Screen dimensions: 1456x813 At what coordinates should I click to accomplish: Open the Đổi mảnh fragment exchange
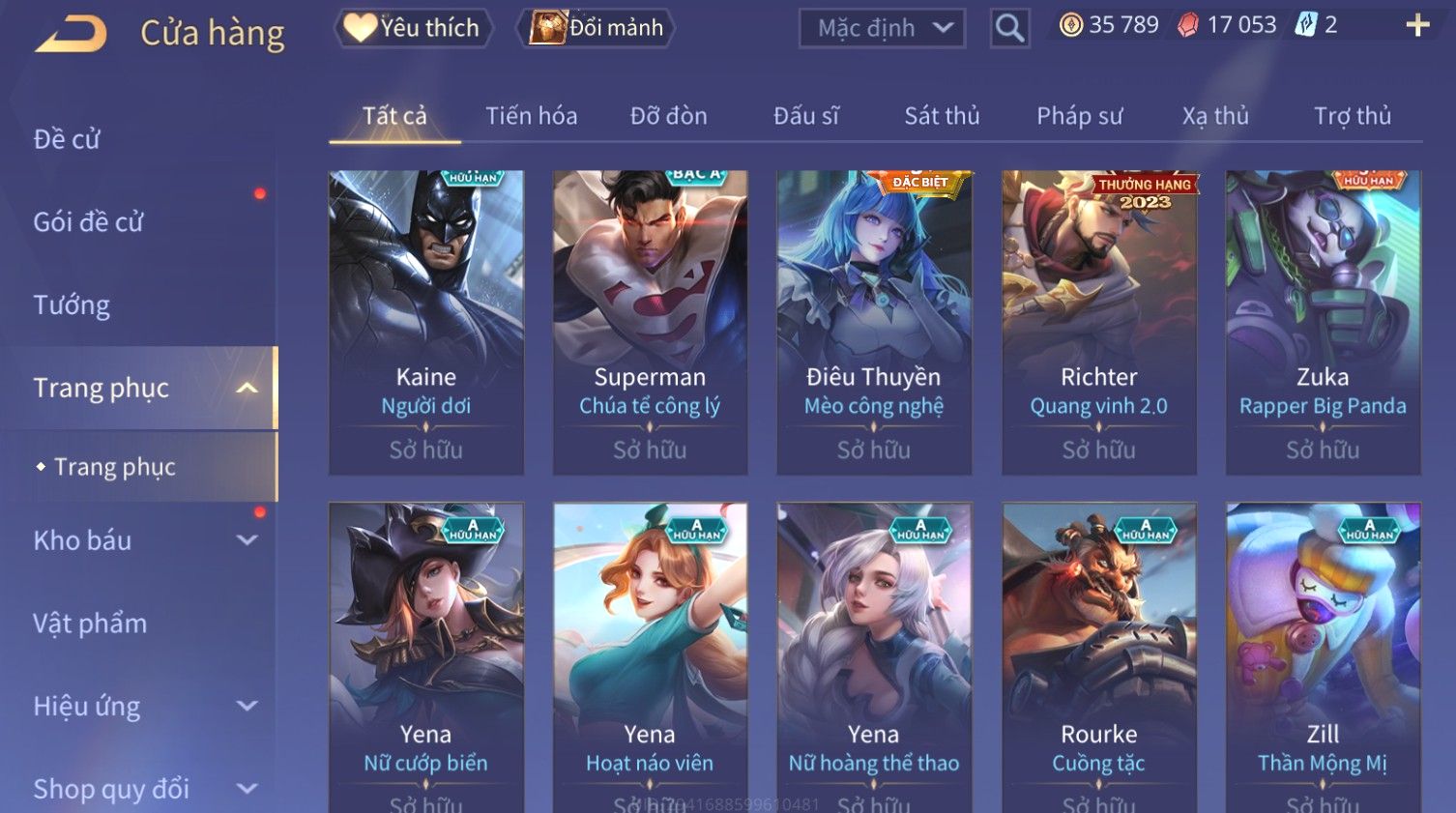[597, 28]
